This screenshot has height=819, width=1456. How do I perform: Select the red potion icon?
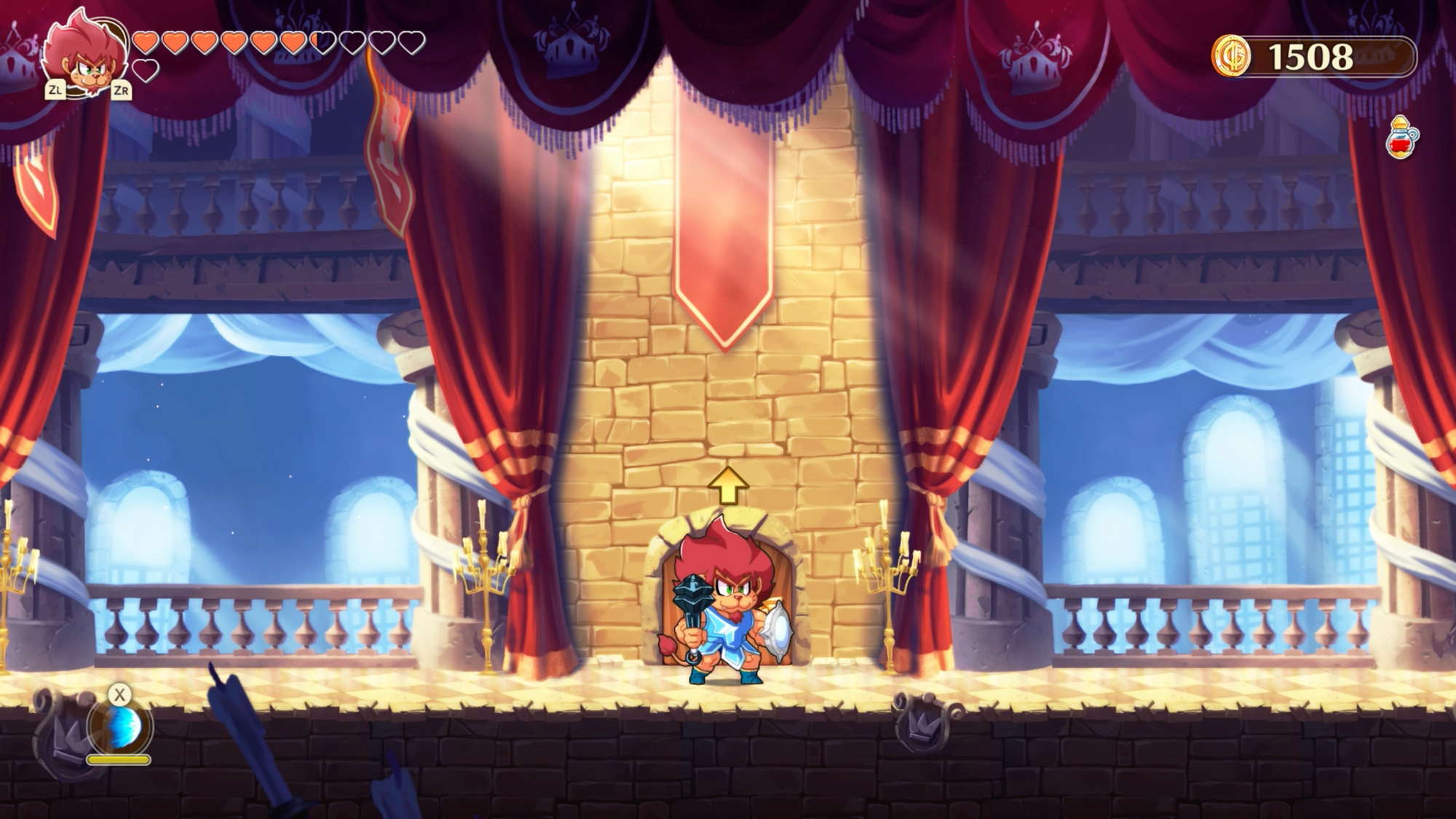pyautogui.click(x=1401, y=137)
